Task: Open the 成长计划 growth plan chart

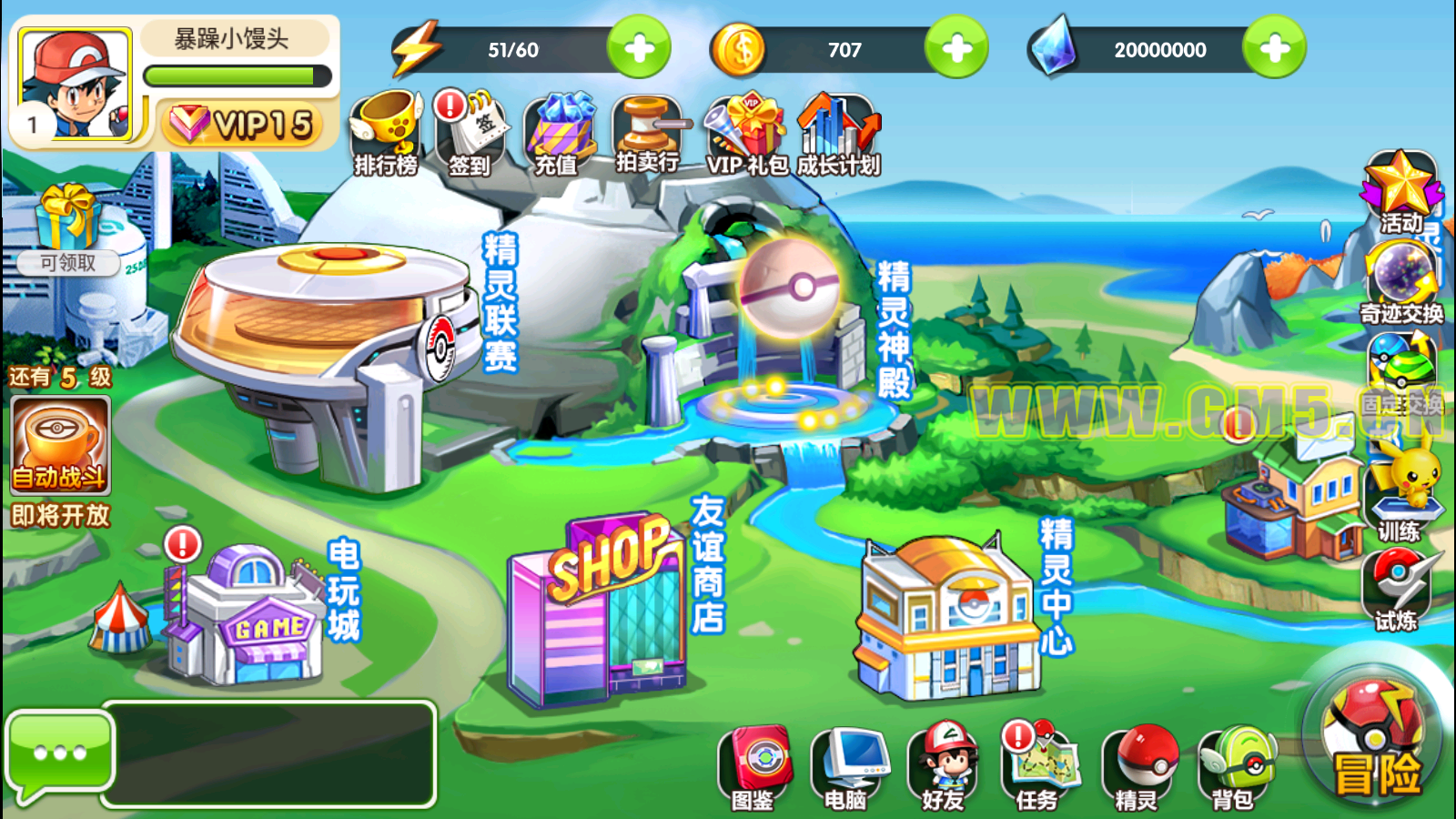Action: coord(838,133)
